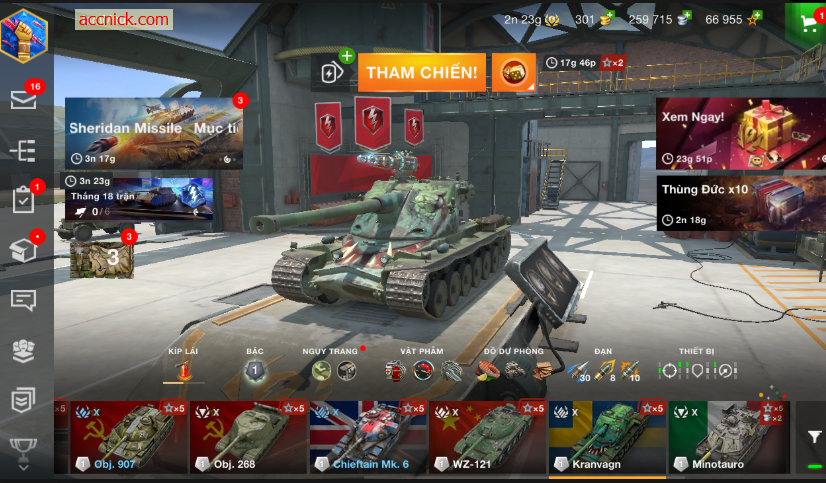Image resolution: width=826 pixels, height=483 pixels.
Task: Open the chat speech bubble icon
Action: 24,300
